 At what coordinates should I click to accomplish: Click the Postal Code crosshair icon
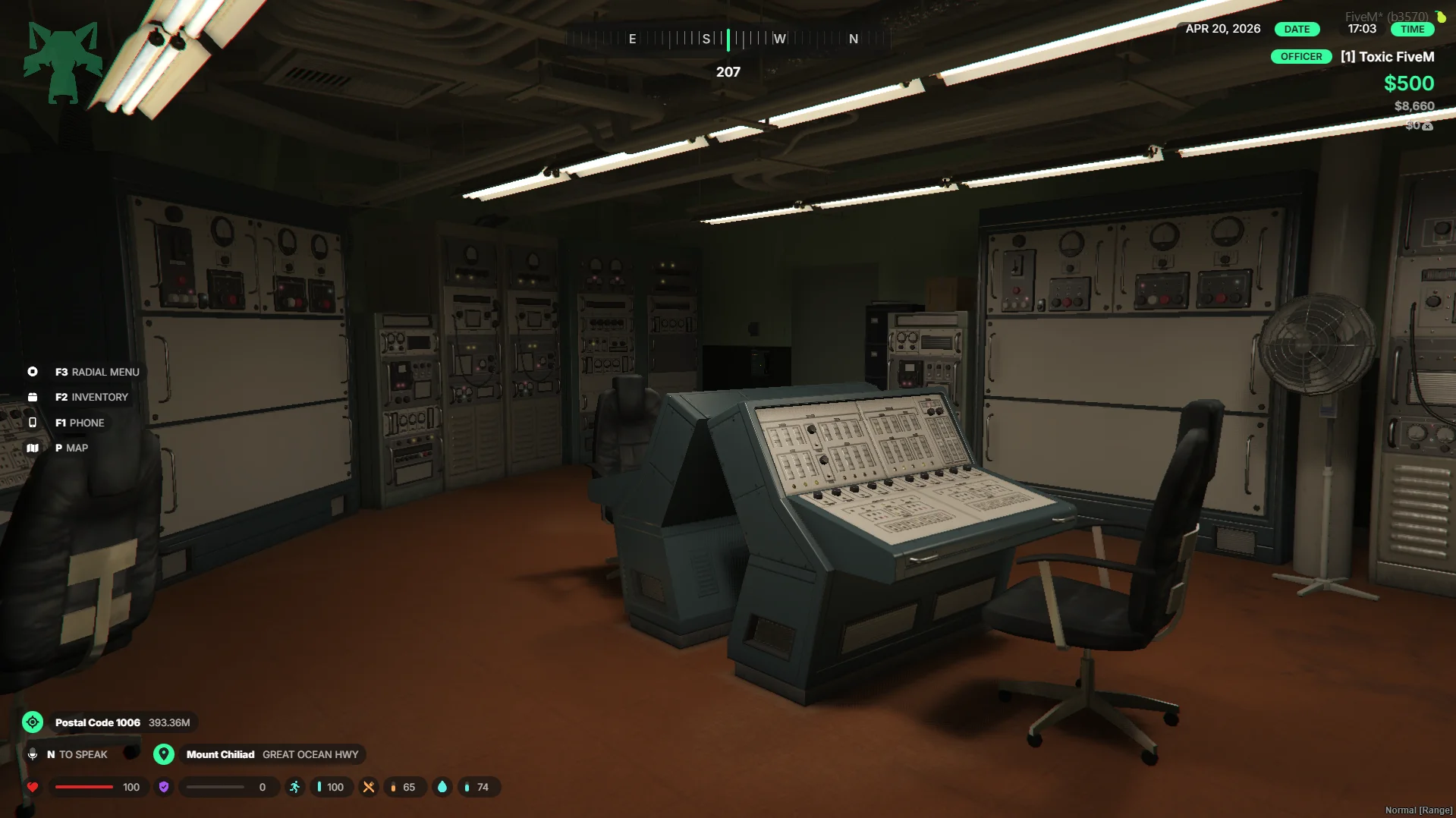coord(33,722)
